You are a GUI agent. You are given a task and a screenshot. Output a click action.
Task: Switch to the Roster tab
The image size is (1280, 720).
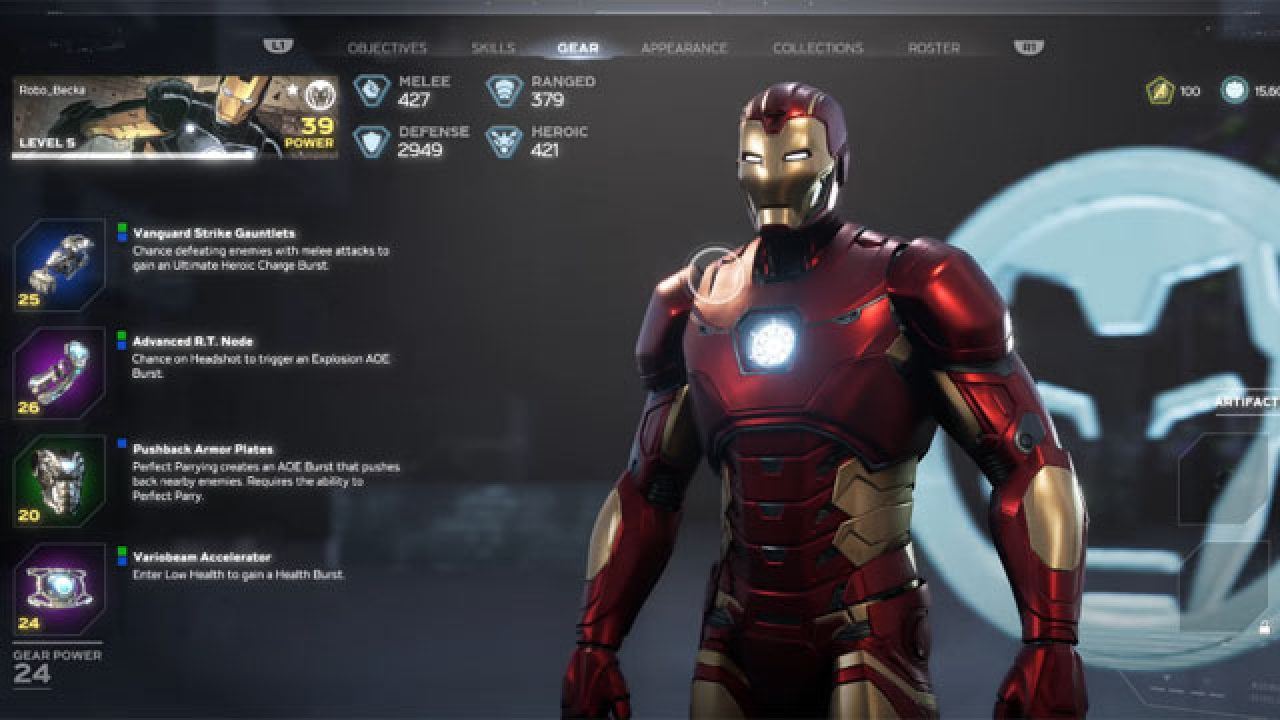tap(933, 48)
